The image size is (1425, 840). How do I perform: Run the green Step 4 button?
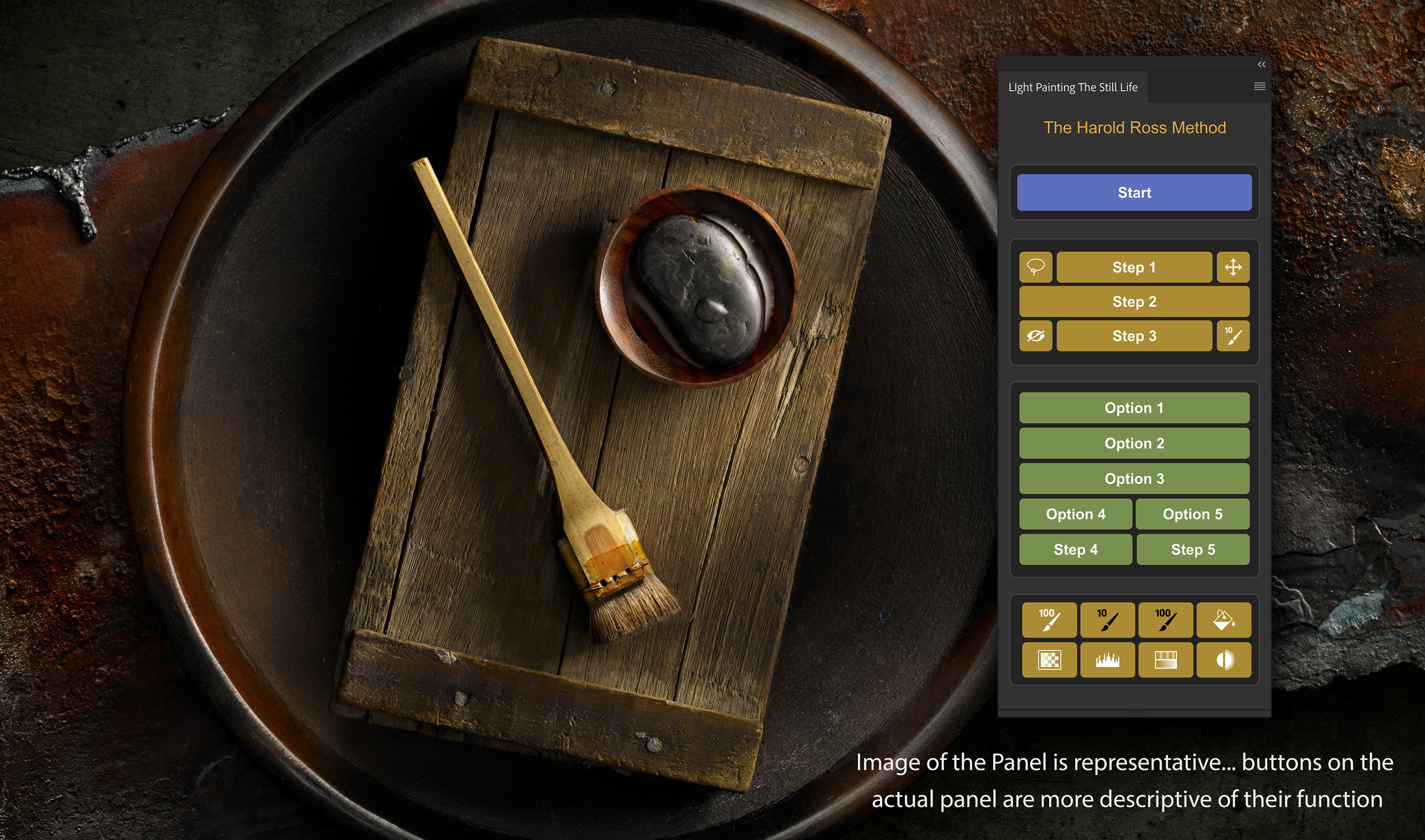pos(1075,550)
